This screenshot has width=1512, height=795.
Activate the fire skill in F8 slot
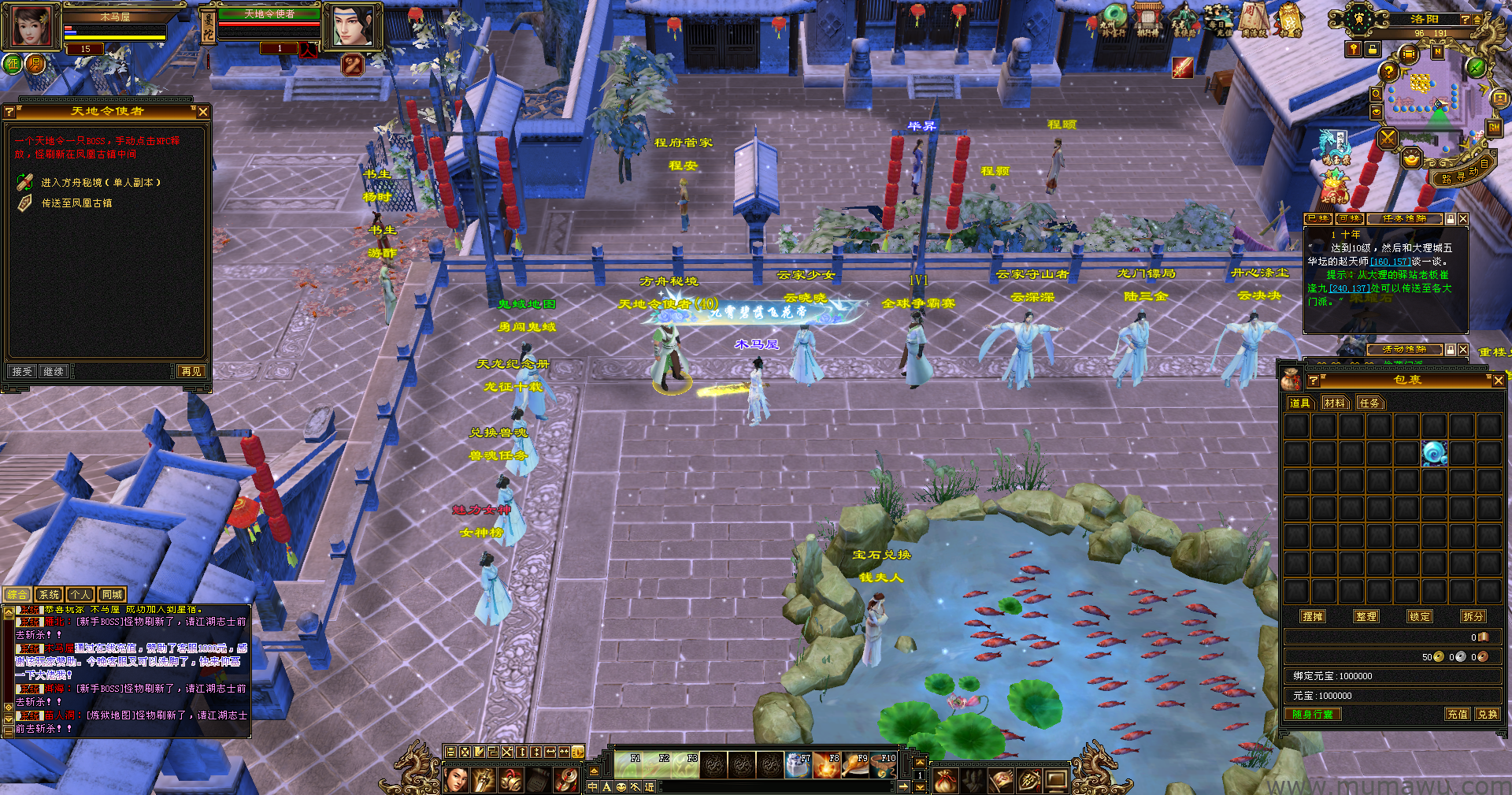coord(826,765)
